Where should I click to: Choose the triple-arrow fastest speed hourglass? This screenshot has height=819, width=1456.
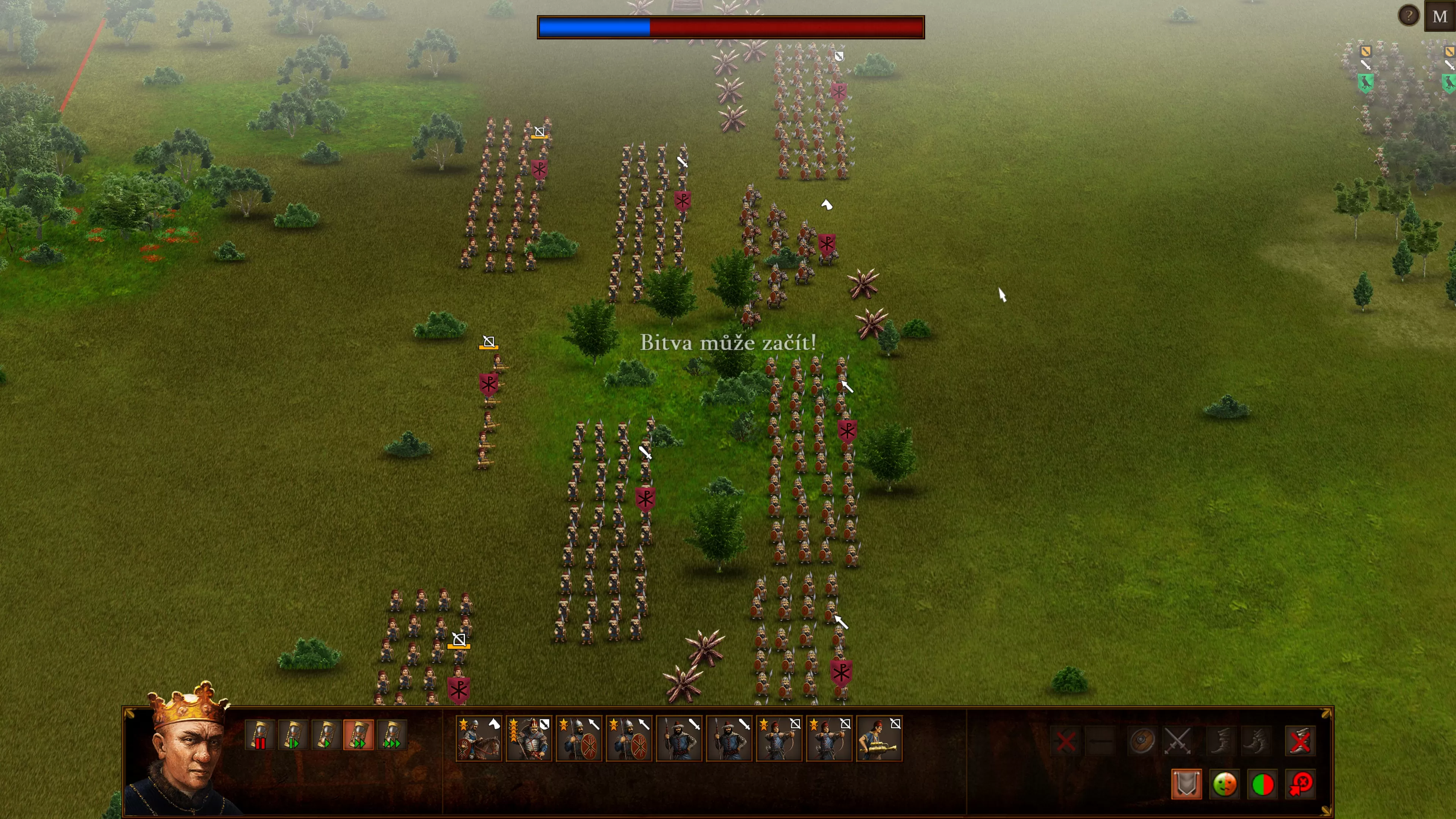click(x=392, y=735)
